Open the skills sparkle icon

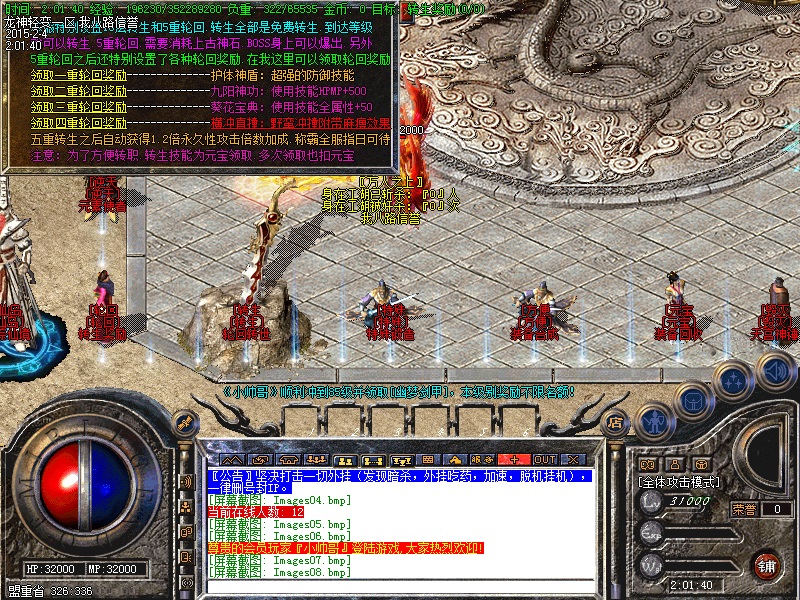[x=735, y=381]
